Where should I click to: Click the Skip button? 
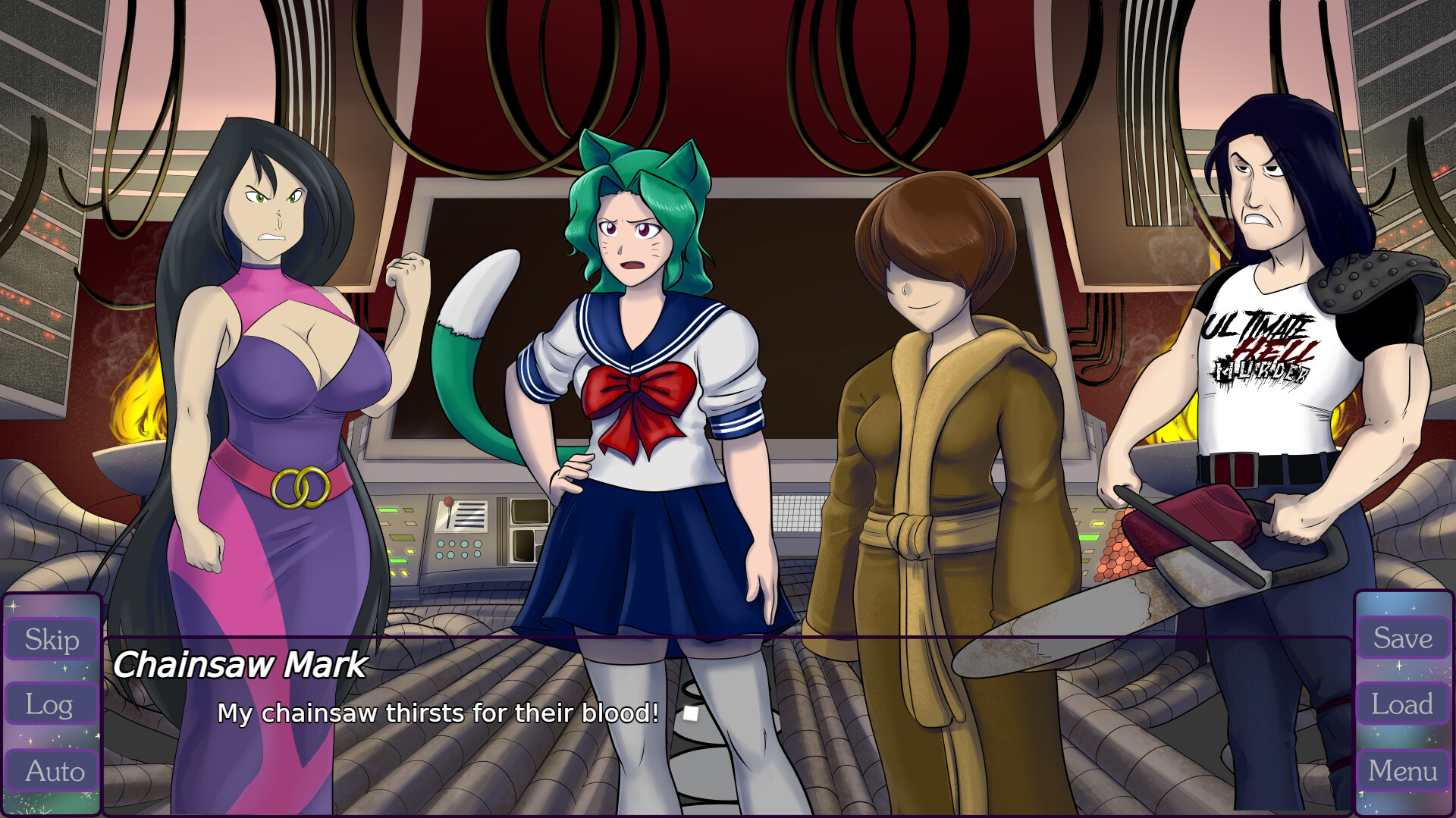(51, 639)
